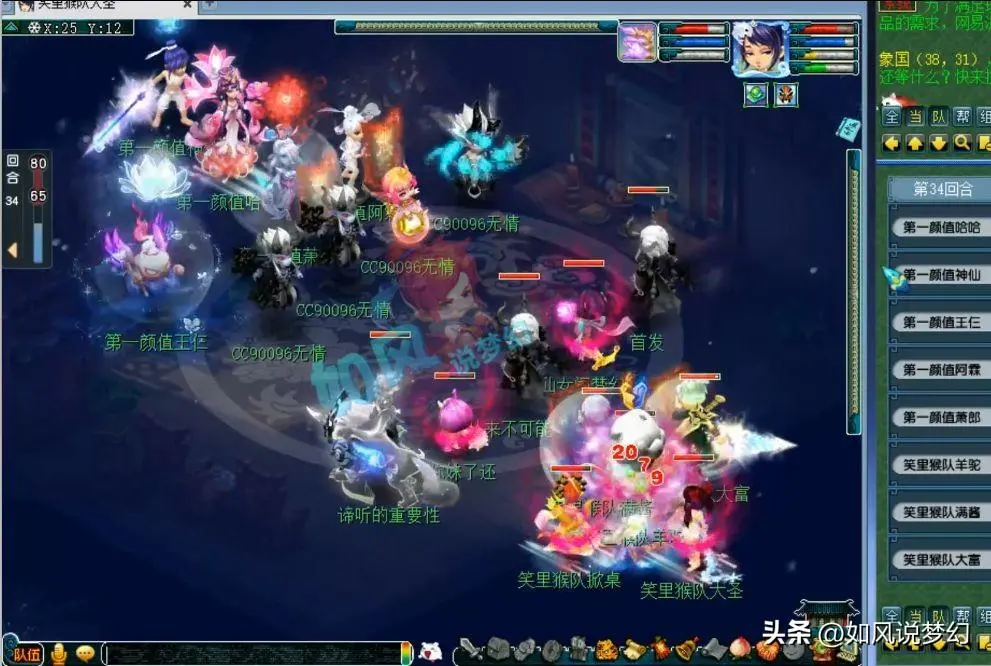Click the chat text input box
Screen dimensions: 991x666
tap(250, 654)
